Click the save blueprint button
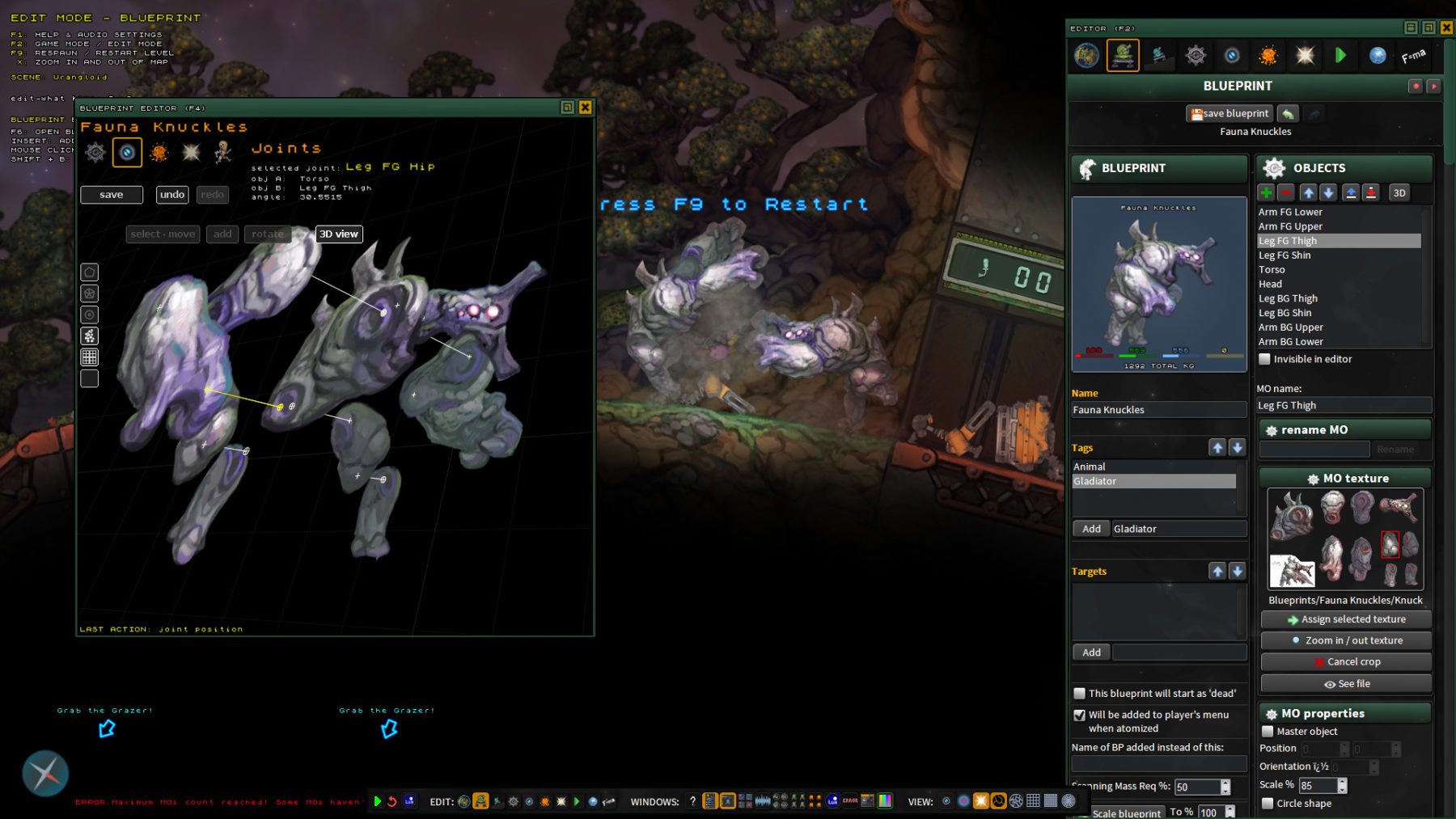This screenshot has width=1456, height=819. click(x=1230, y=114)
